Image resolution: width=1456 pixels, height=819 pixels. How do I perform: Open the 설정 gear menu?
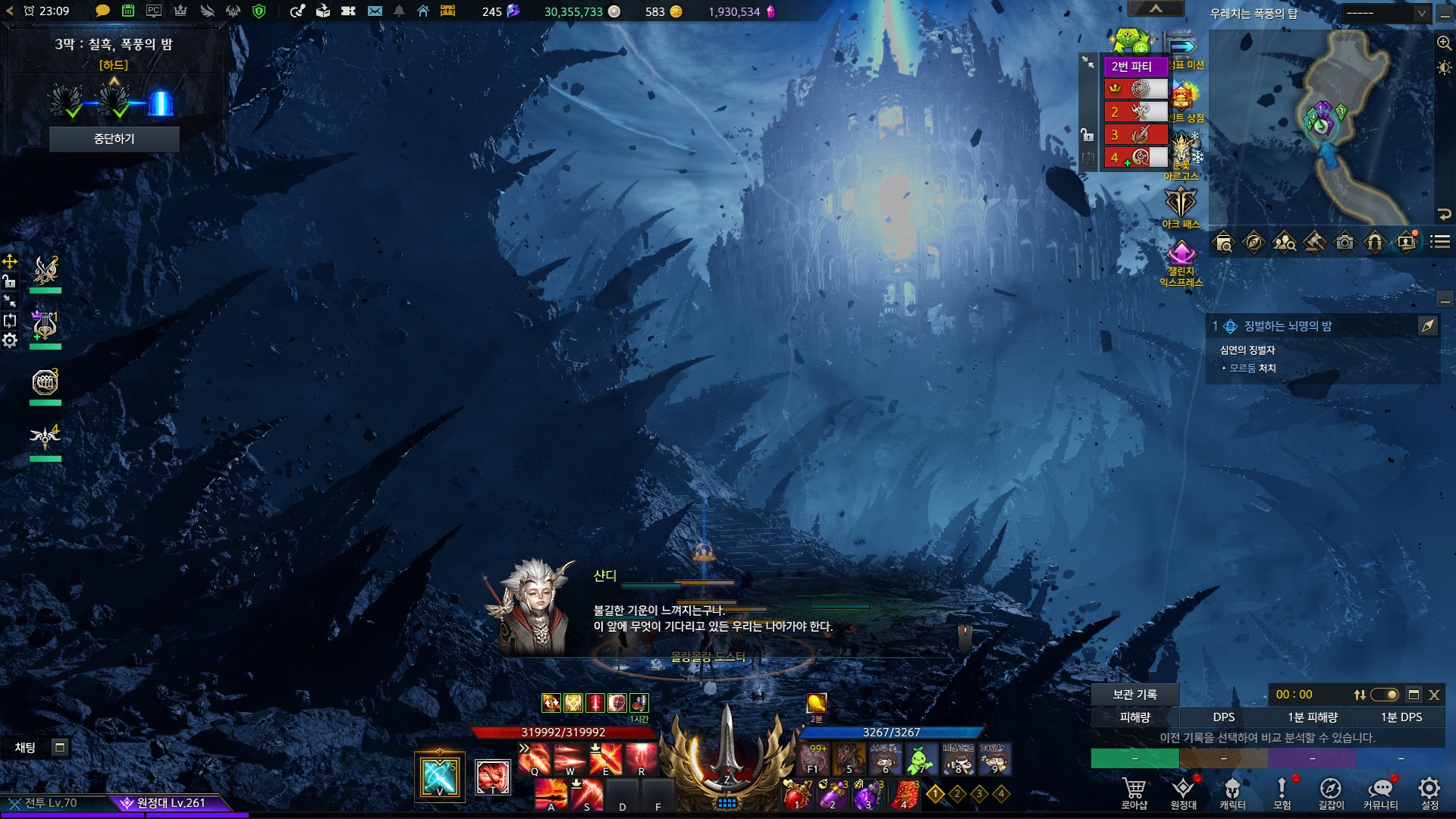[1429, 792]
